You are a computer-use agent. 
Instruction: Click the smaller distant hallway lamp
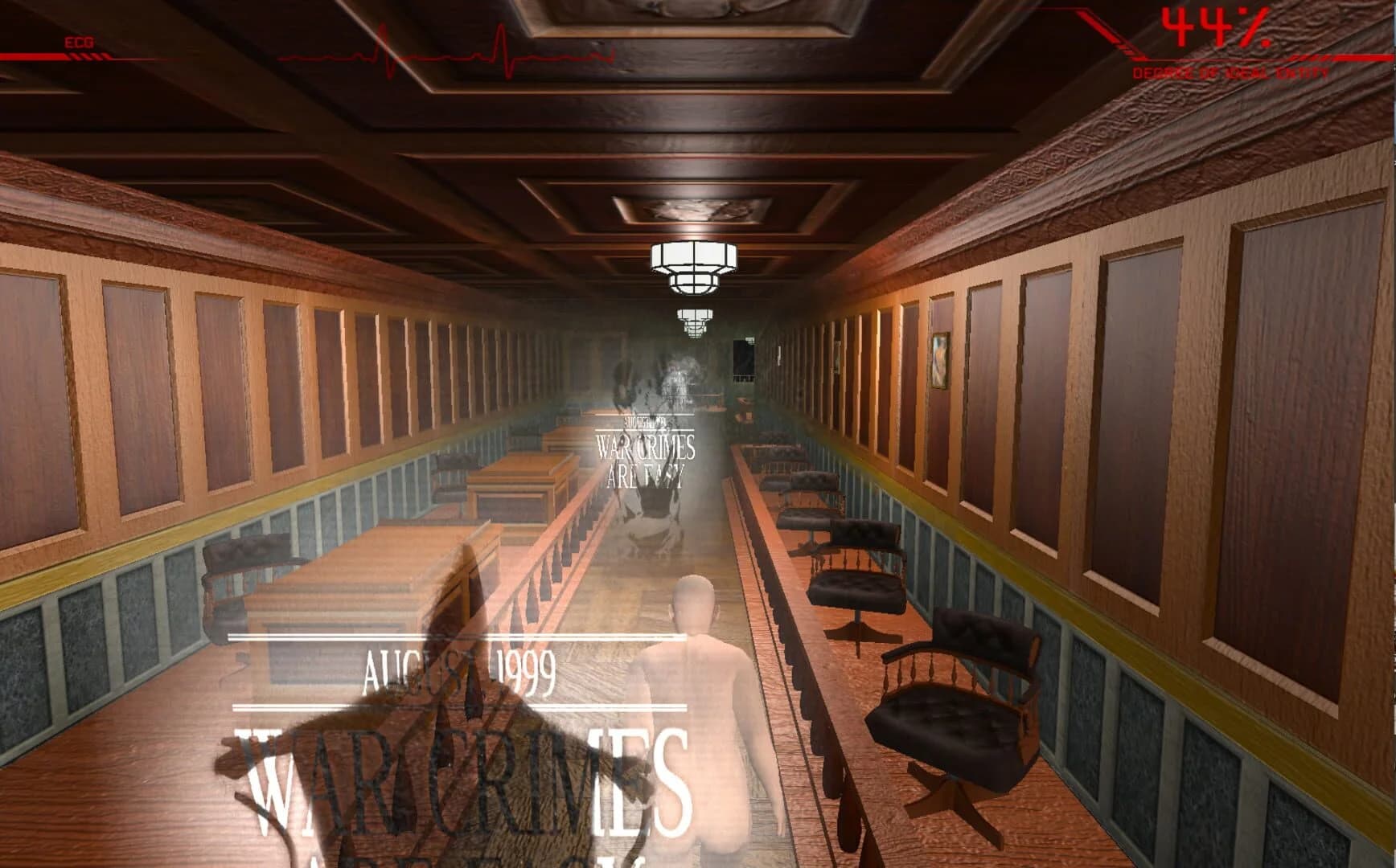click(x=696, y=320)
